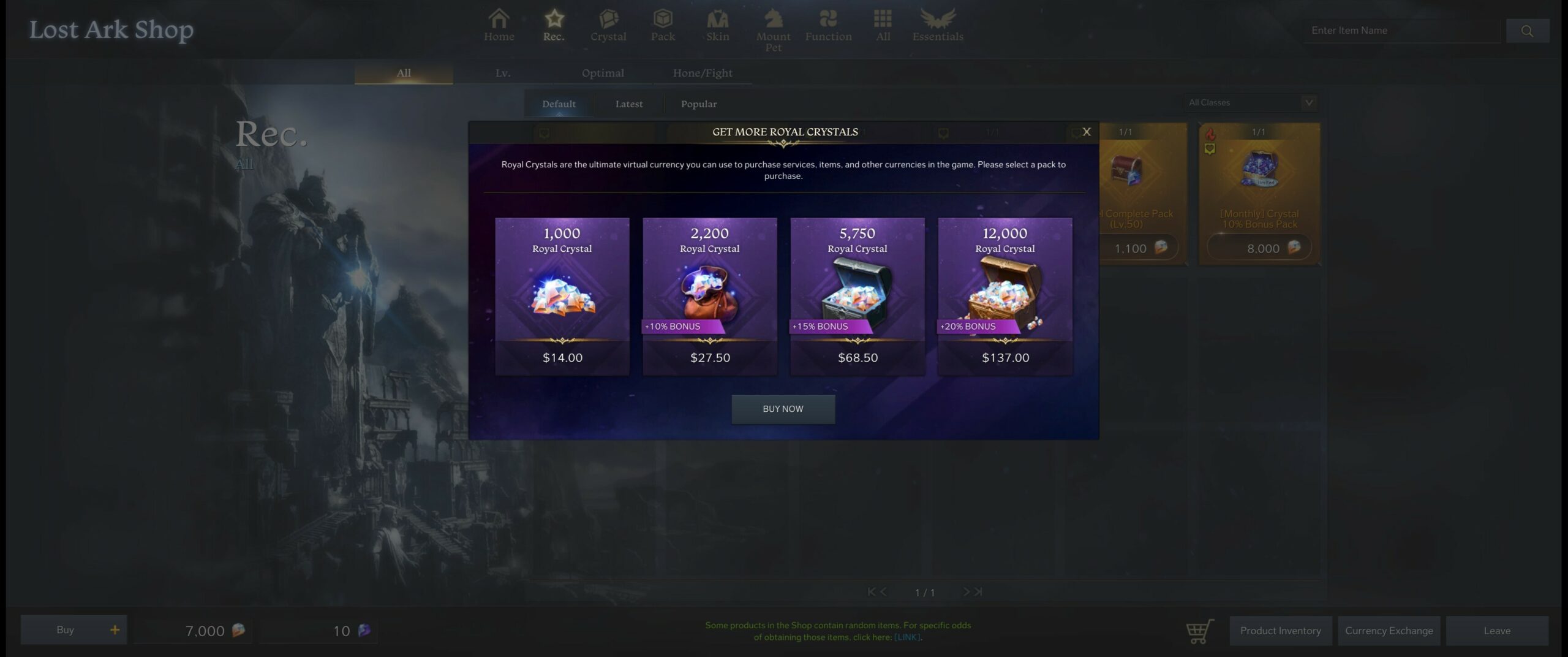
Task: Click the search magnifier icon
Action: point(1528,29)
